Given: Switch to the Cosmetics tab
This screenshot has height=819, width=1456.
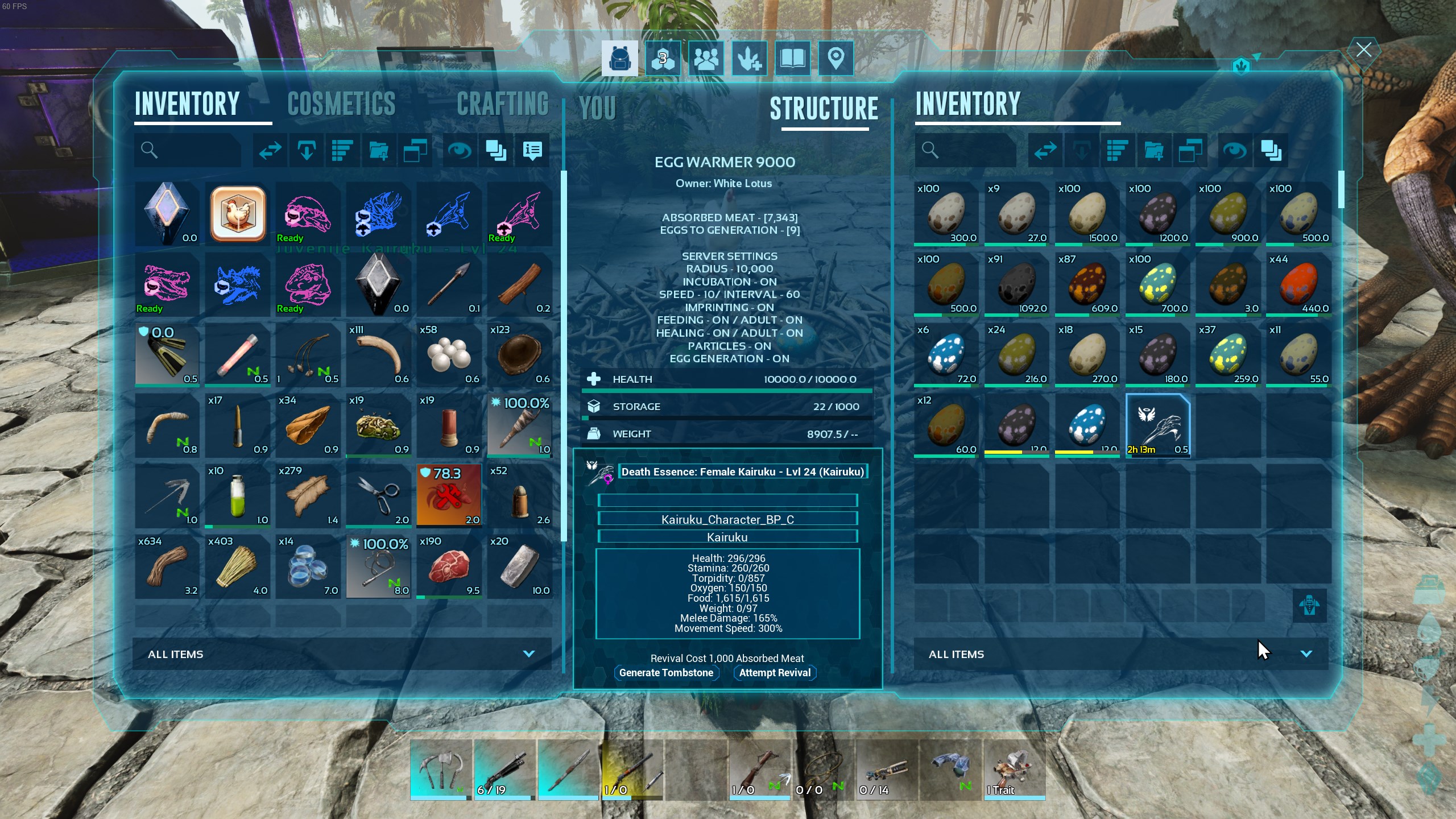Looking at the screenshot, I should 341,104.
